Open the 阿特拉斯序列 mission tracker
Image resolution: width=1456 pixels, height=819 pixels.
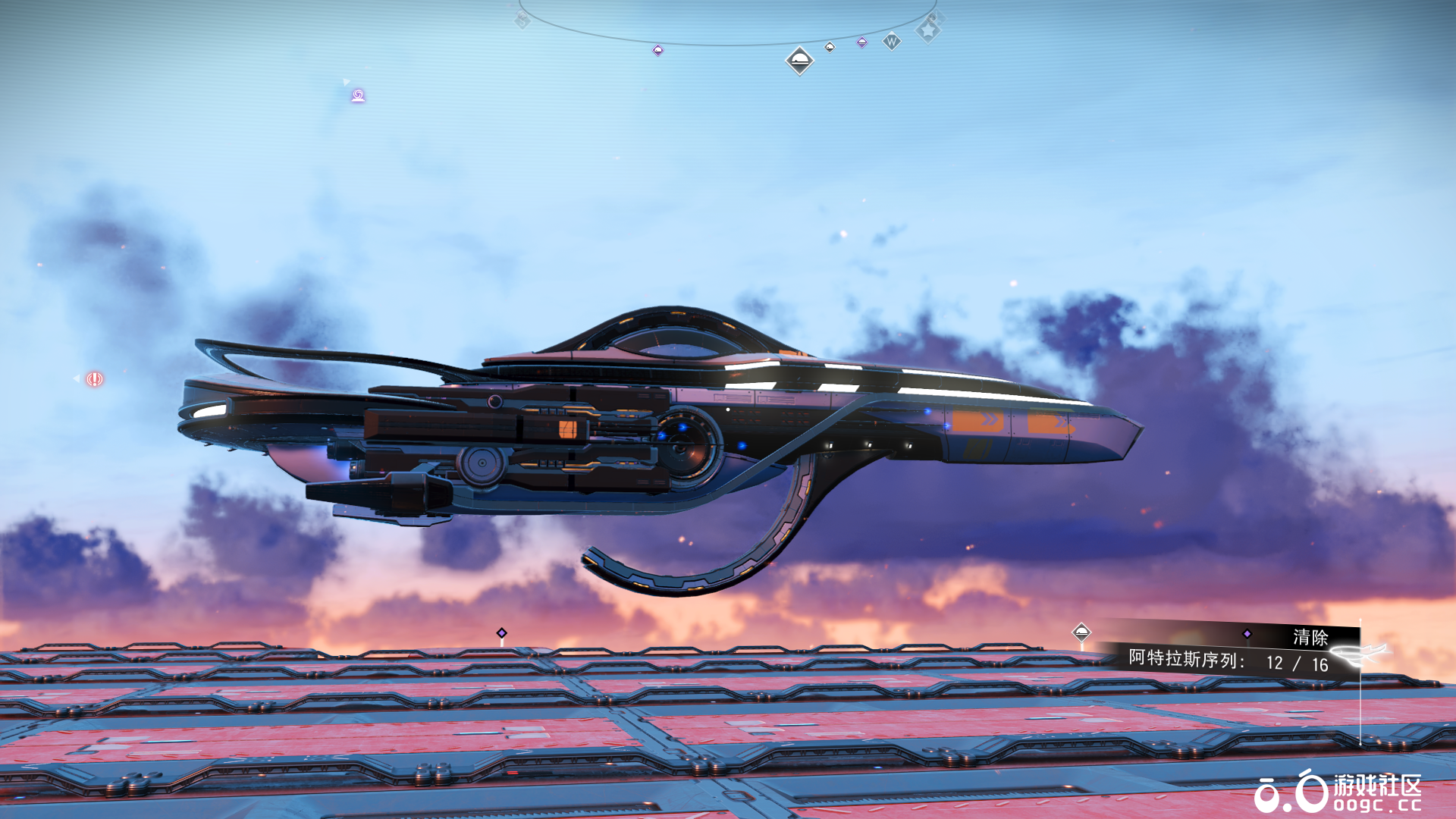1227,661
